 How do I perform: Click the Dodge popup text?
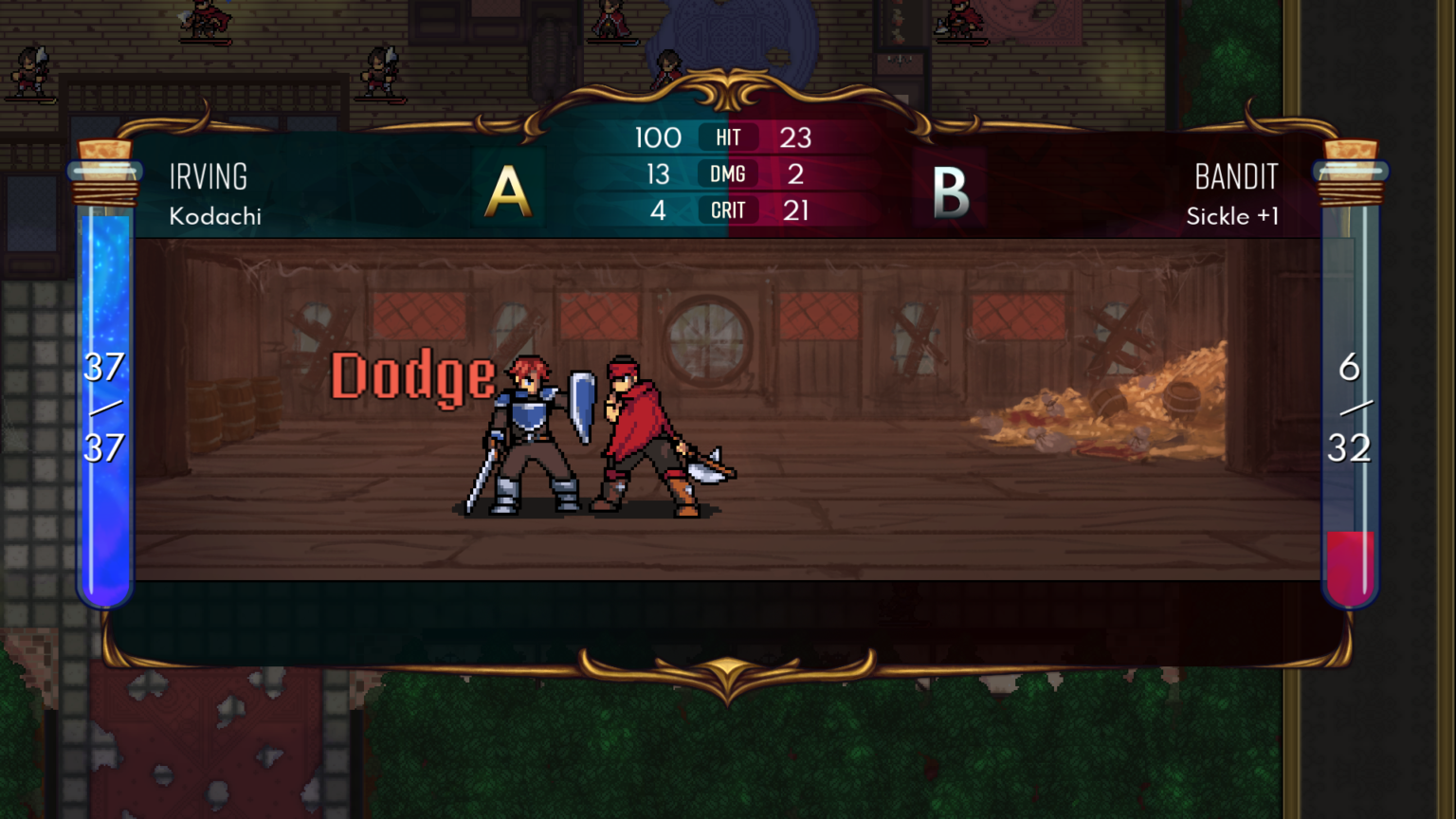click(410, 377)
